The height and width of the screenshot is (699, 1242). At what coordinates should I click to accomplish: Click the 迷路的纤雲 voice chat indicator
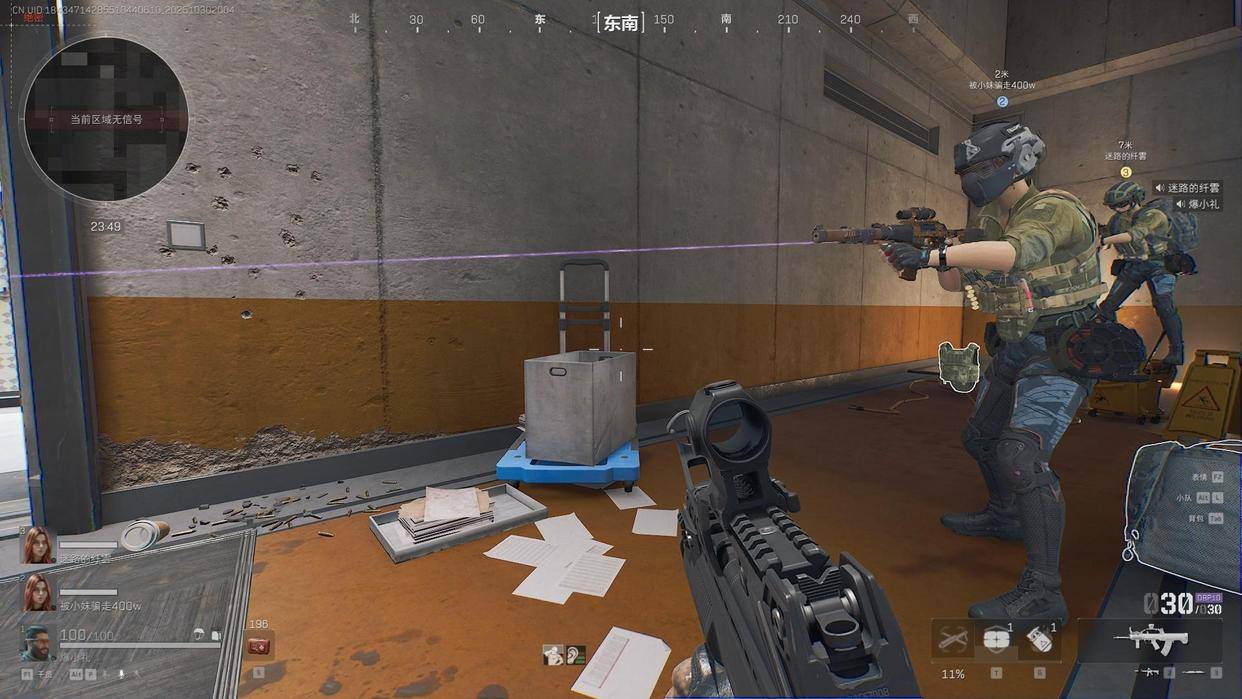point(1187,188)
